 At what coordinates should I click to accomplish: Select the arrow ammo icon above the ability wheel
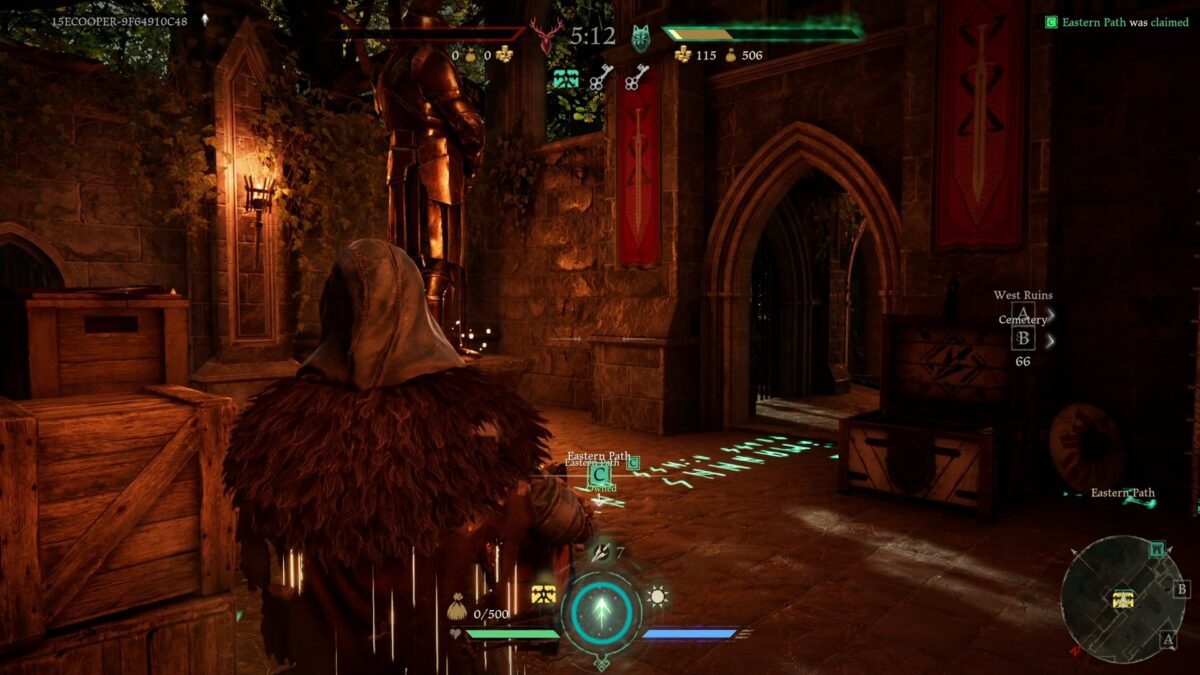pyautogui.click(x=601, y=553)
